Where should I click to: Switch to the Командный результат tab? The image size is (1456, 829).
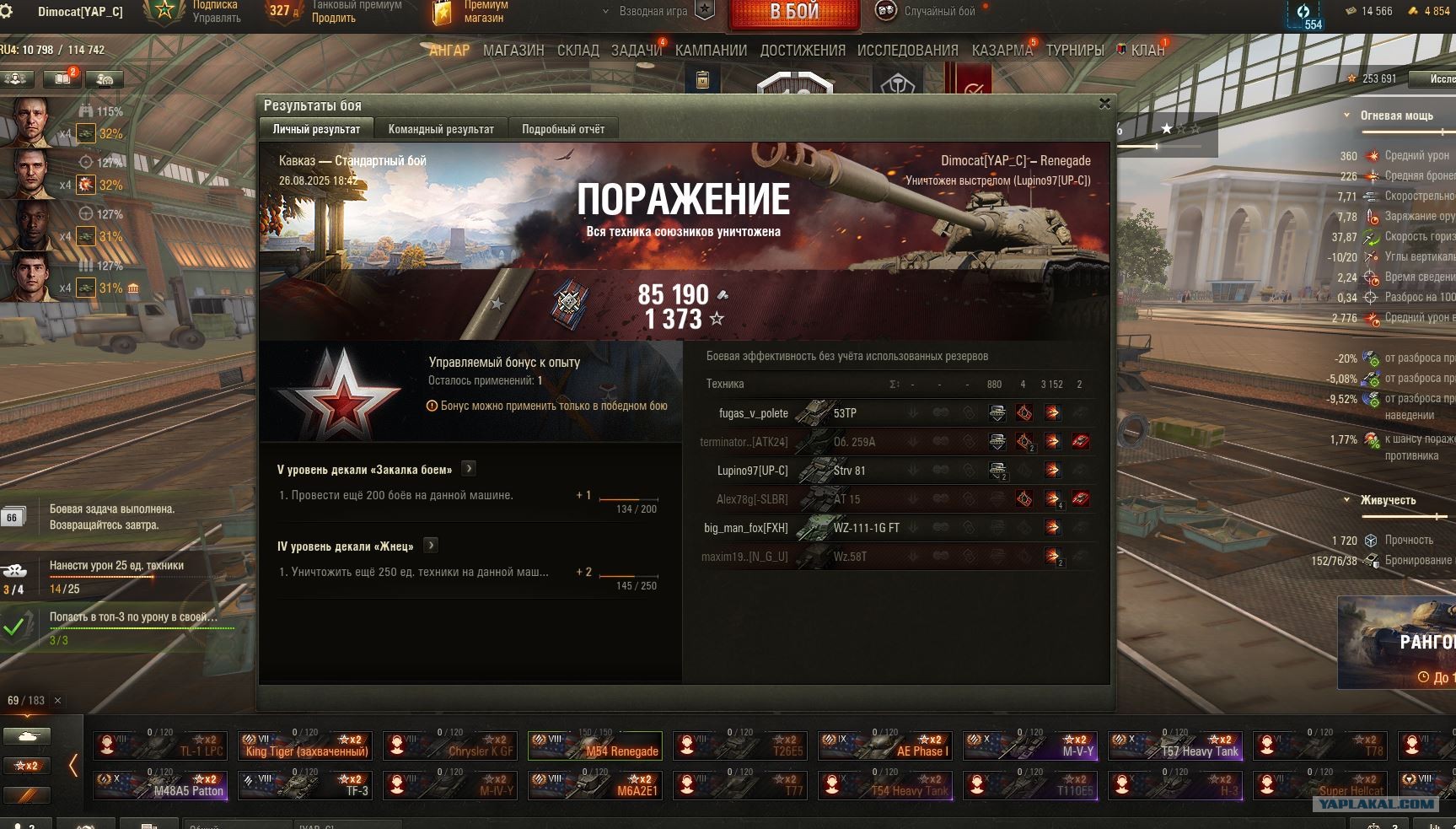pos(441,129)
